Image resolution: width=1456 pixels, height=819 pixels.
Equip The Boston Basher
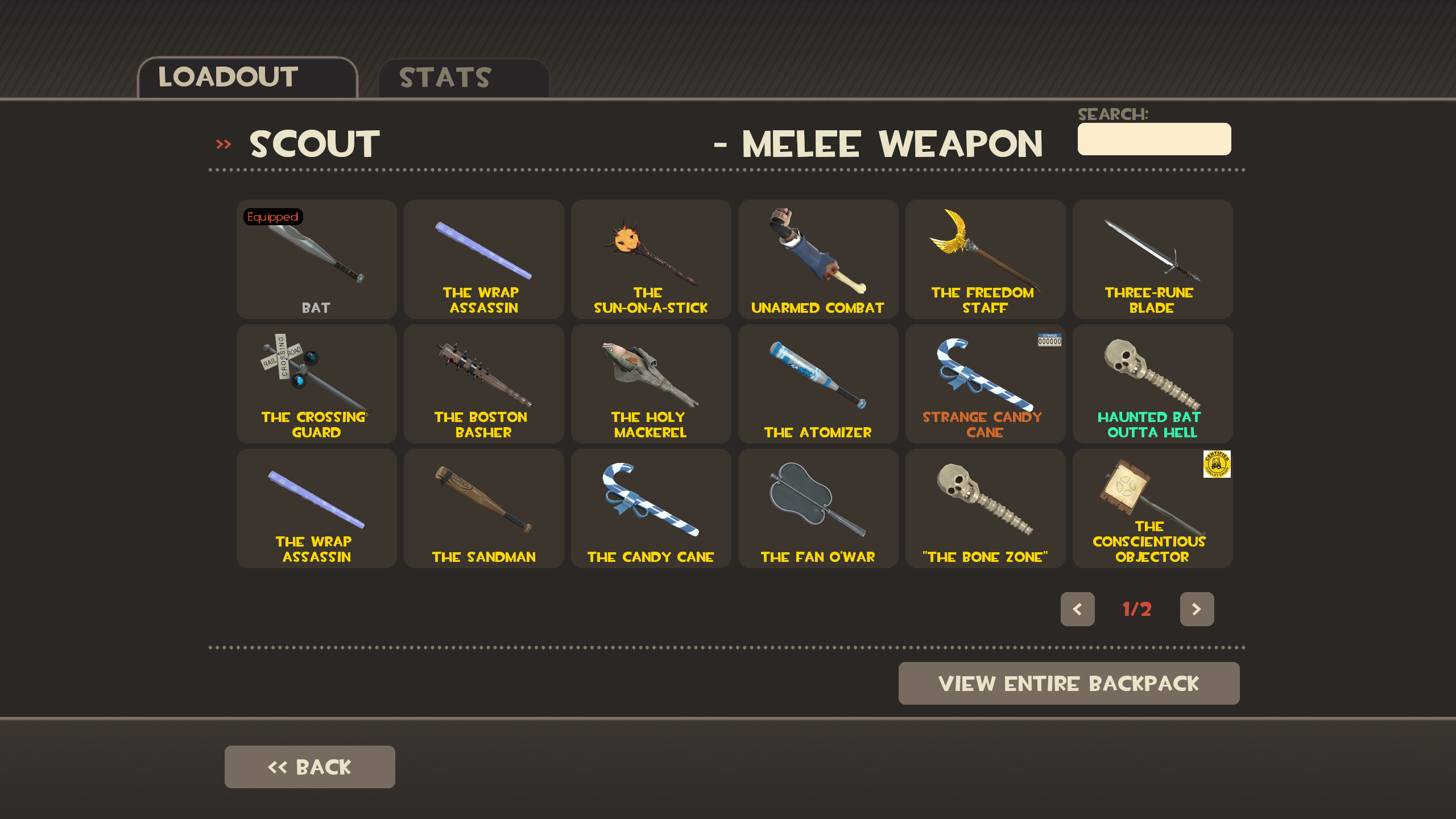(483, 384)
